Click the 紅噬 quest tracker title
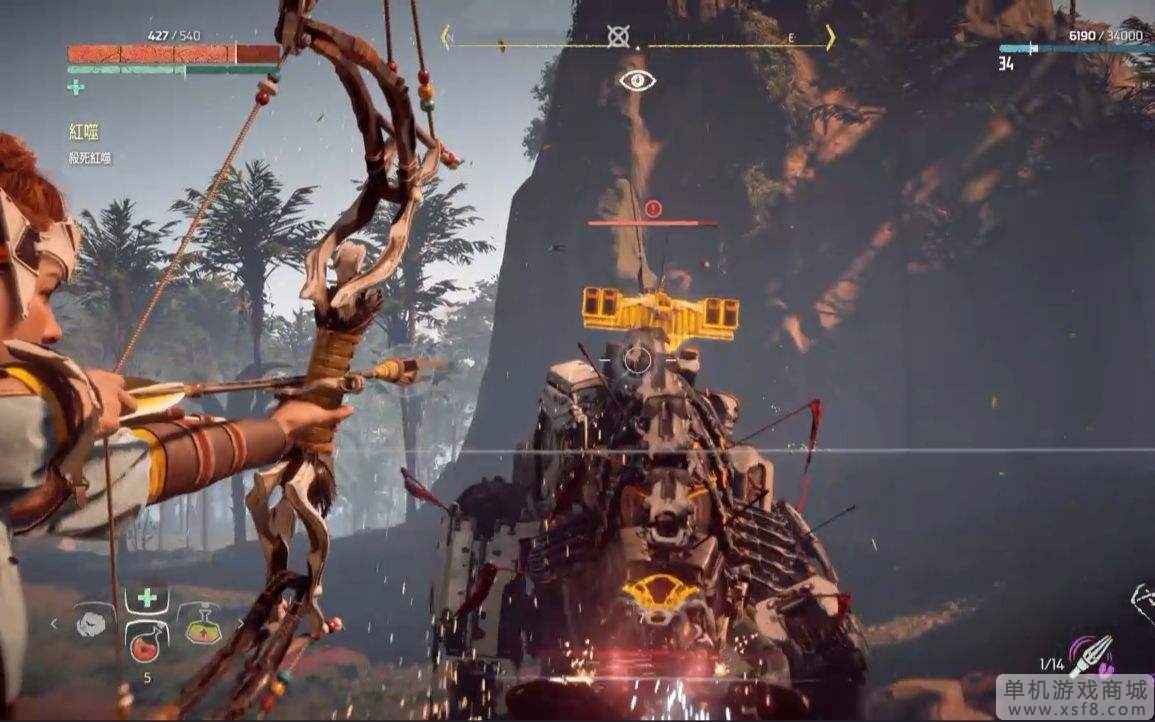Viewport: 1155px width, 722px height. click(83, 132)
